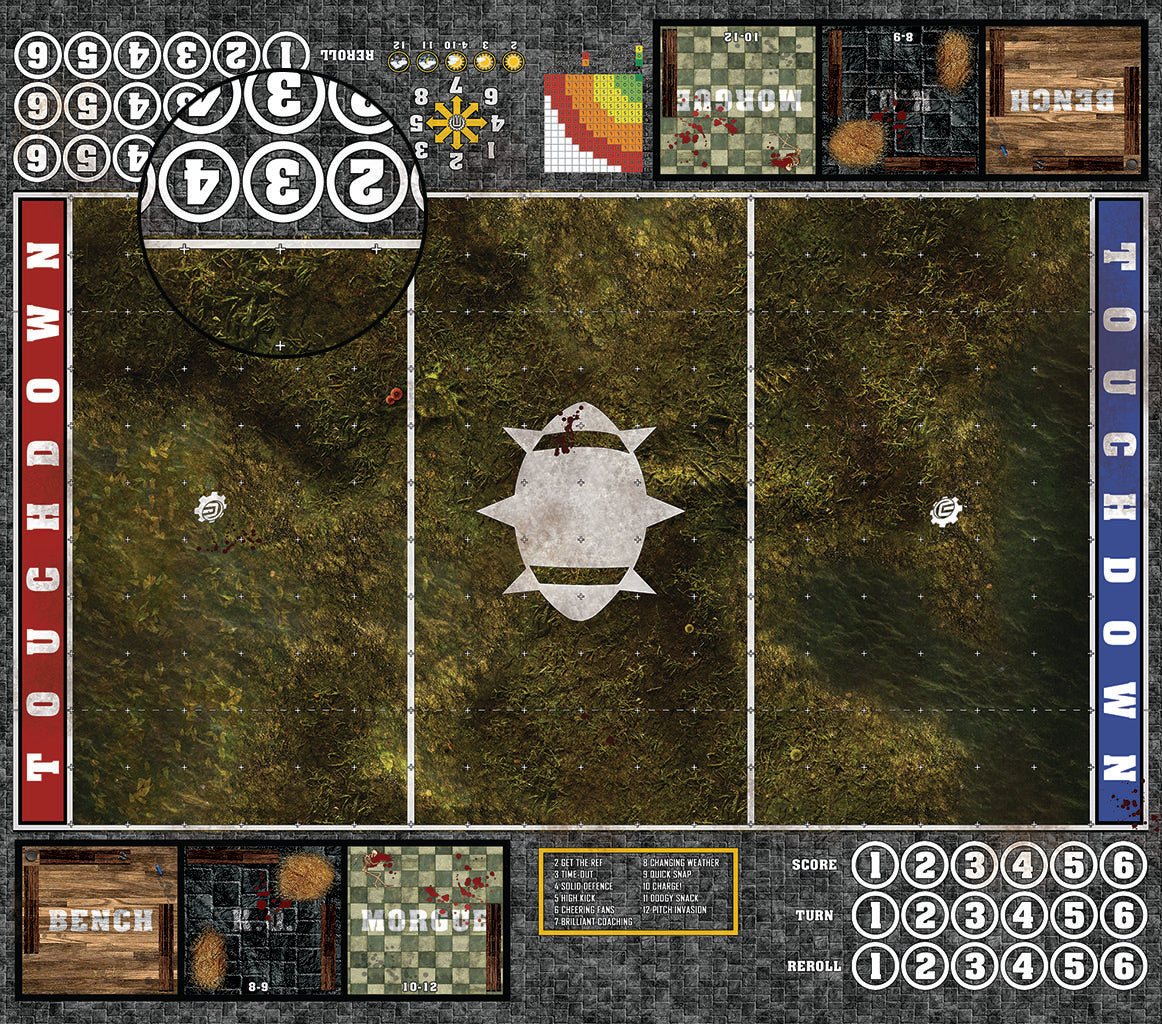Set the upright Reroll tracker to 5

pos(1073,966)
